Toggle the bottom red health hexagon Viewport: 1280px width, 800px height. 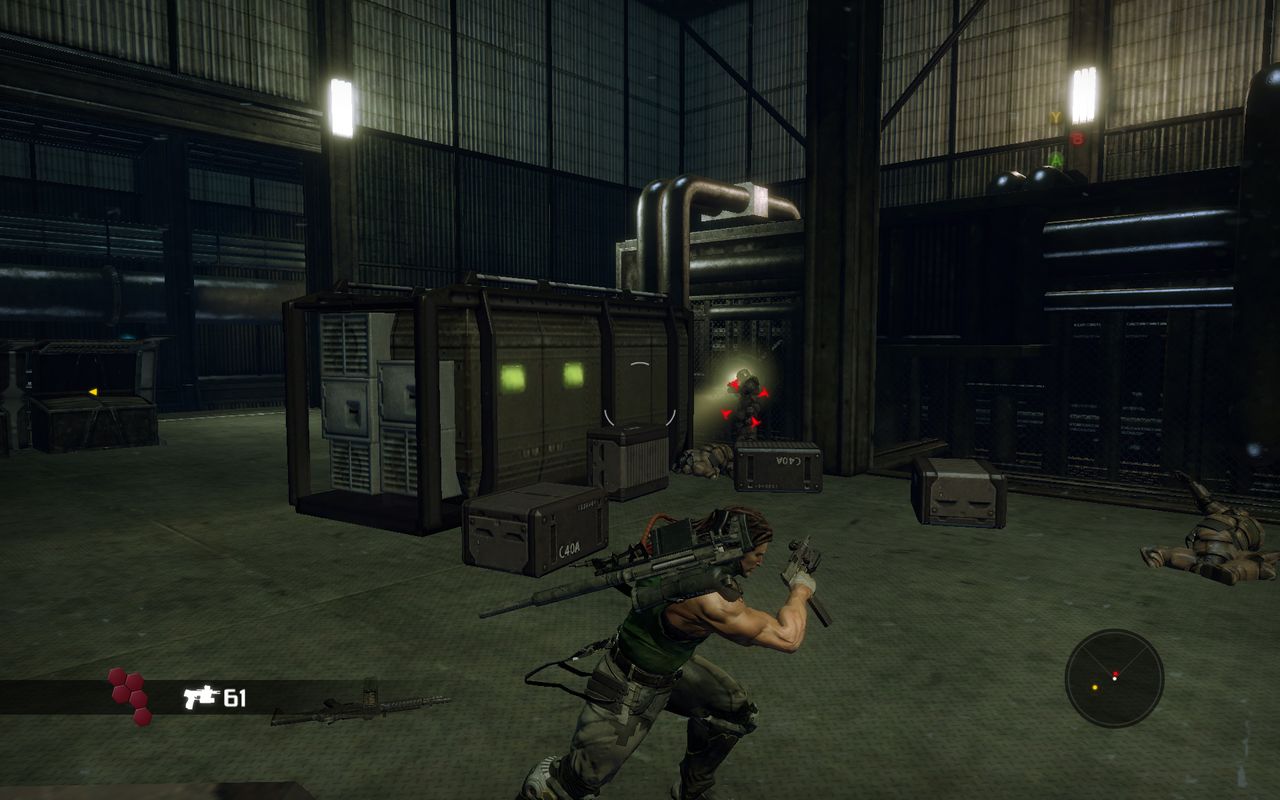coord(142,716)
